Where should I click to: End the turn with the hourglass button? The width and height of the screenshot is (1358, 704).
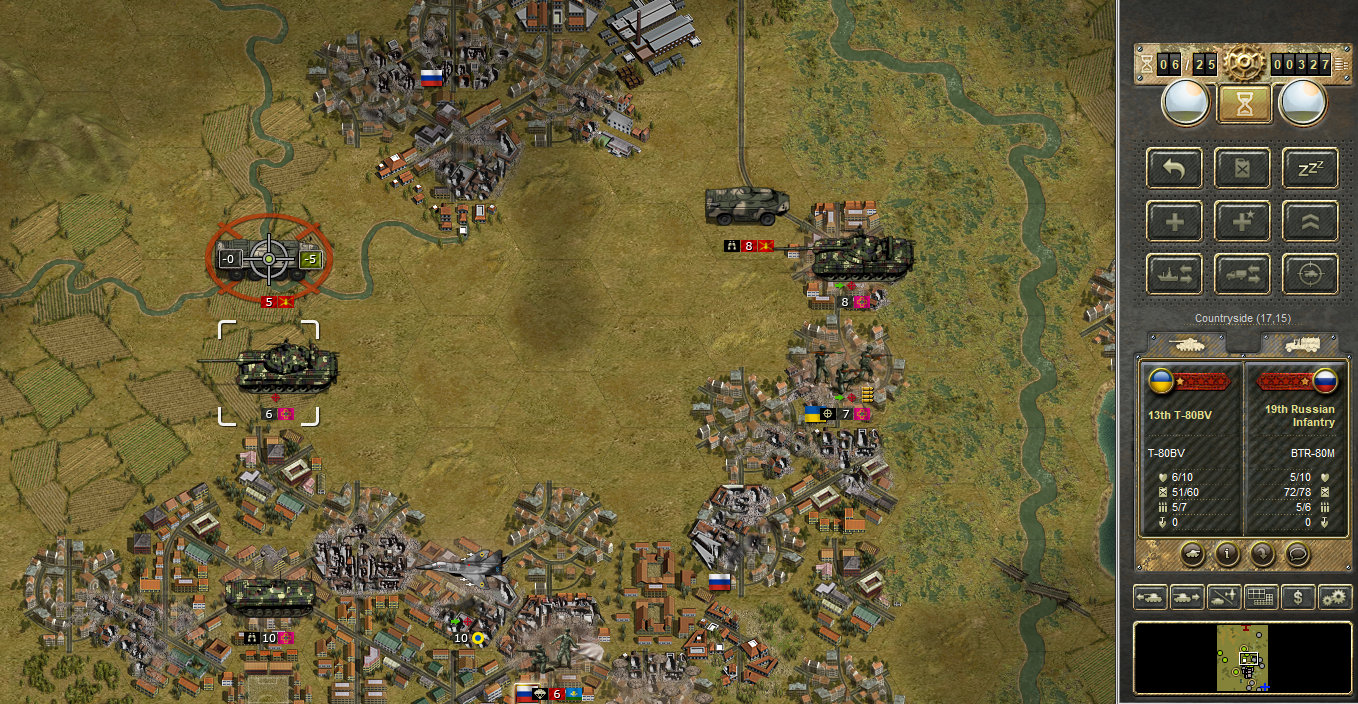1244,104
